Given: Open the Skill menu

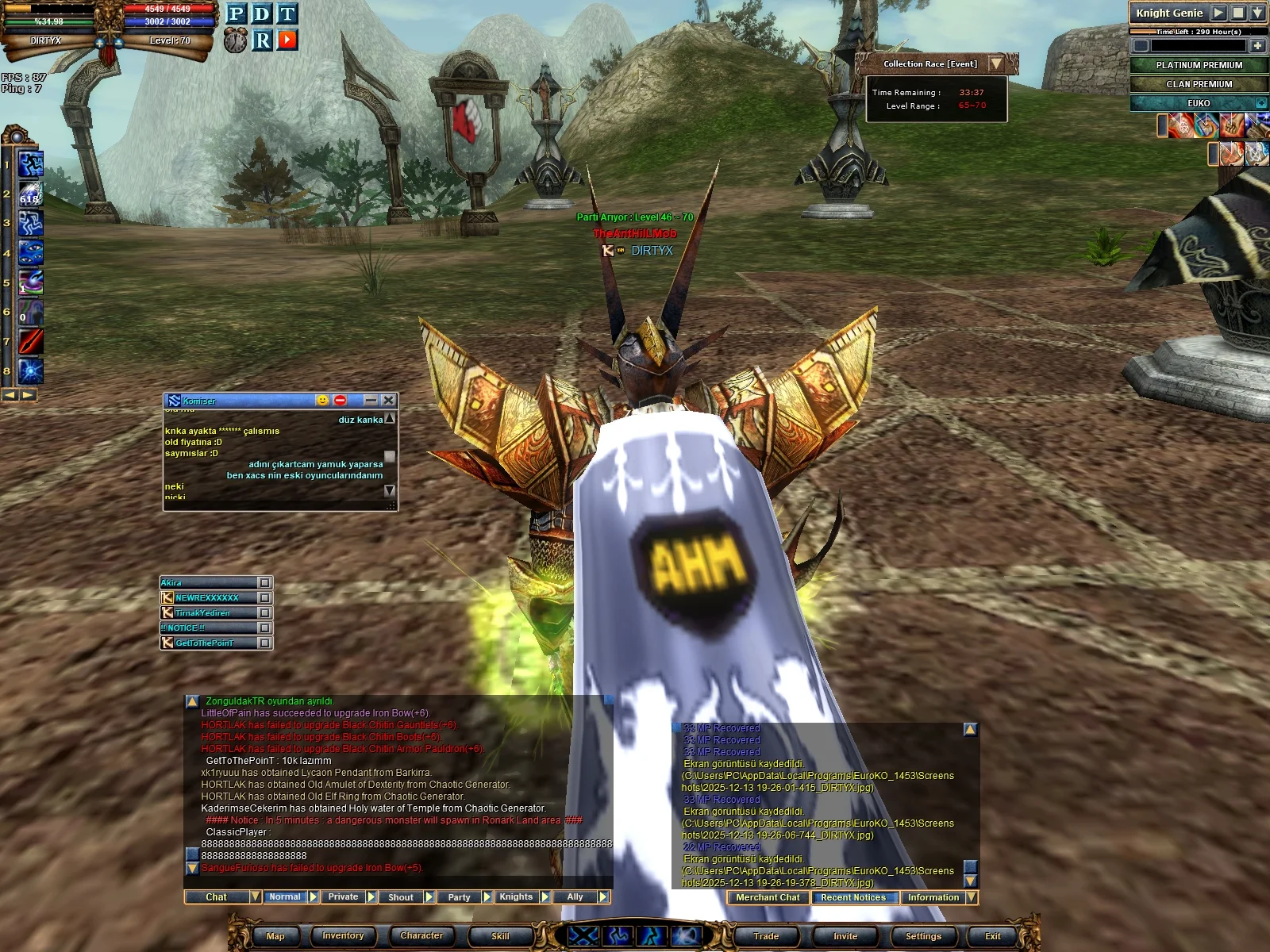Looking at the screenshot, I should pyautogui.click(x=500, y=936).
